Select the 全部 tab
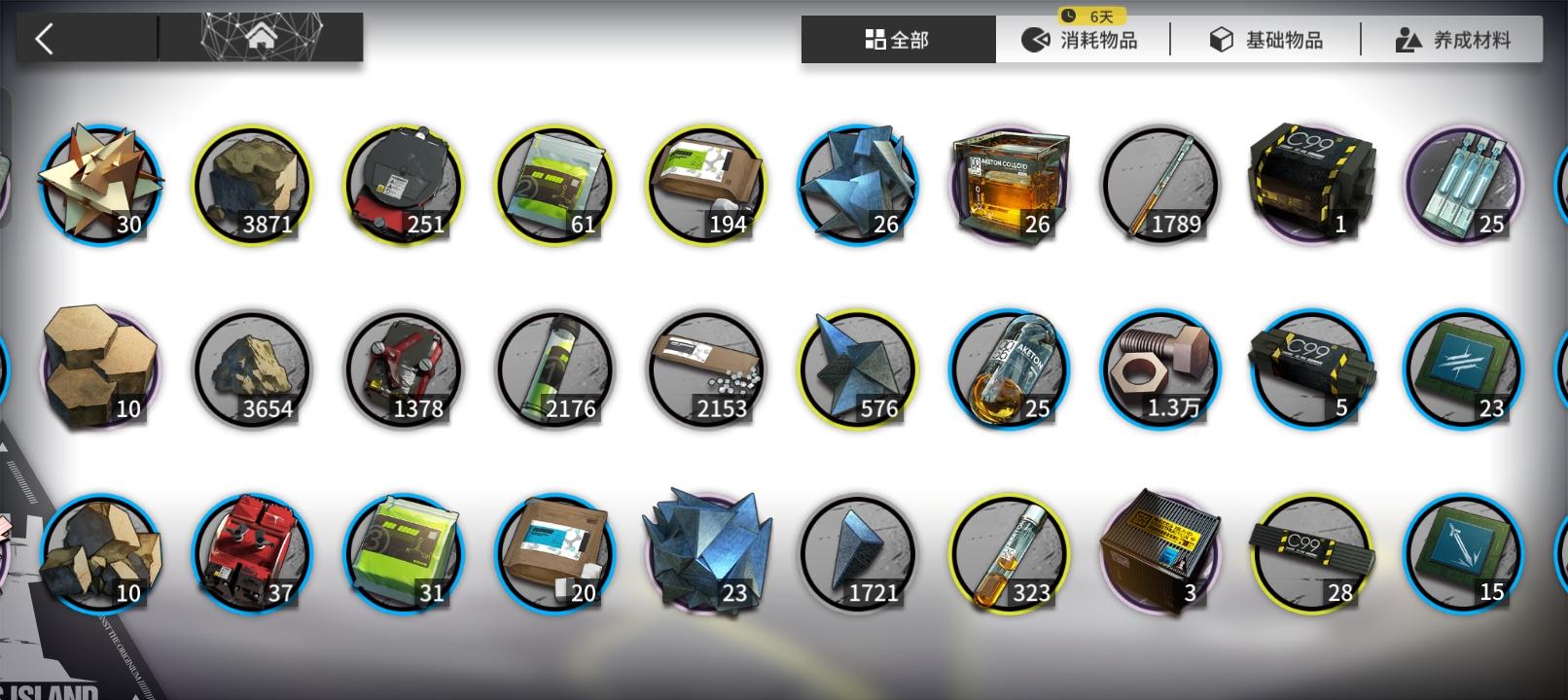The image size is (1568, 700). (x=897, y=39)
